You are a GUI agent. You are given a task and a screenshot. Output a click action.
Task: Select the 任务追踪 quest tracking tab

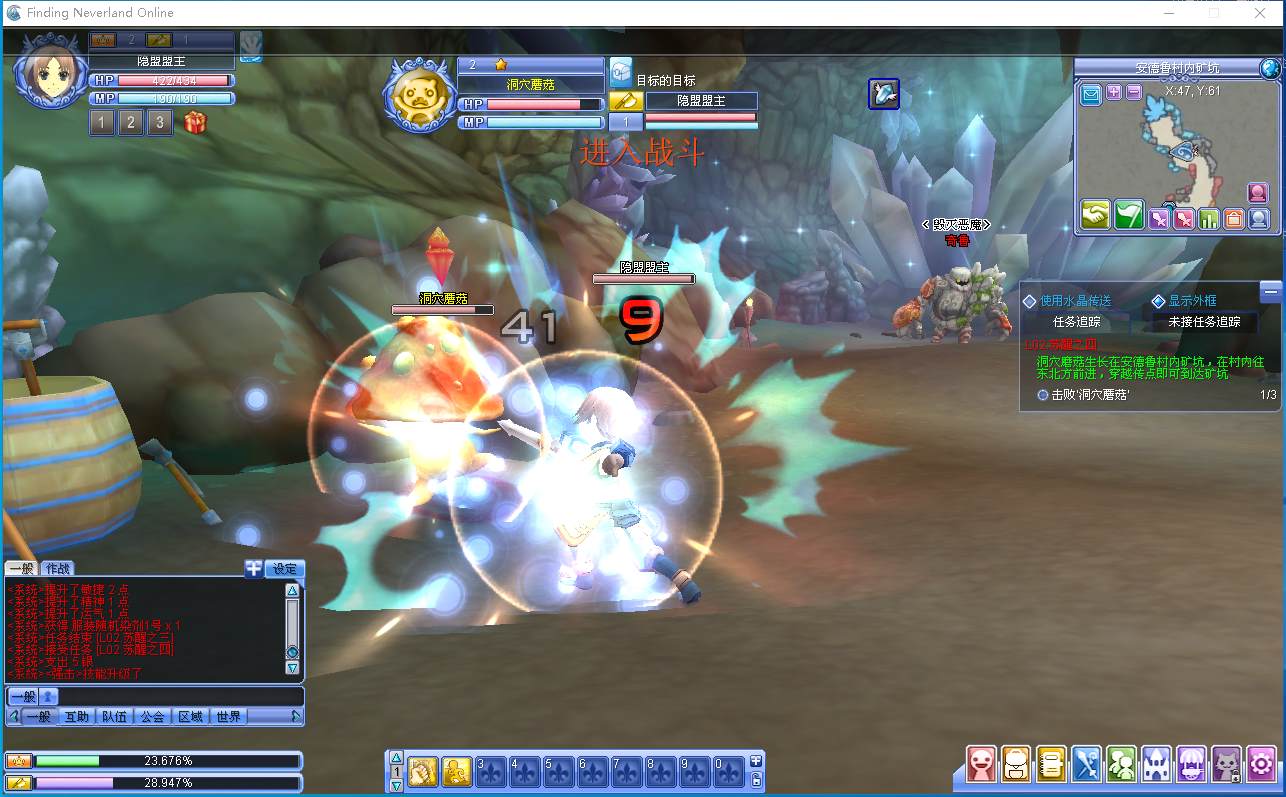(x=1077, y=322)
